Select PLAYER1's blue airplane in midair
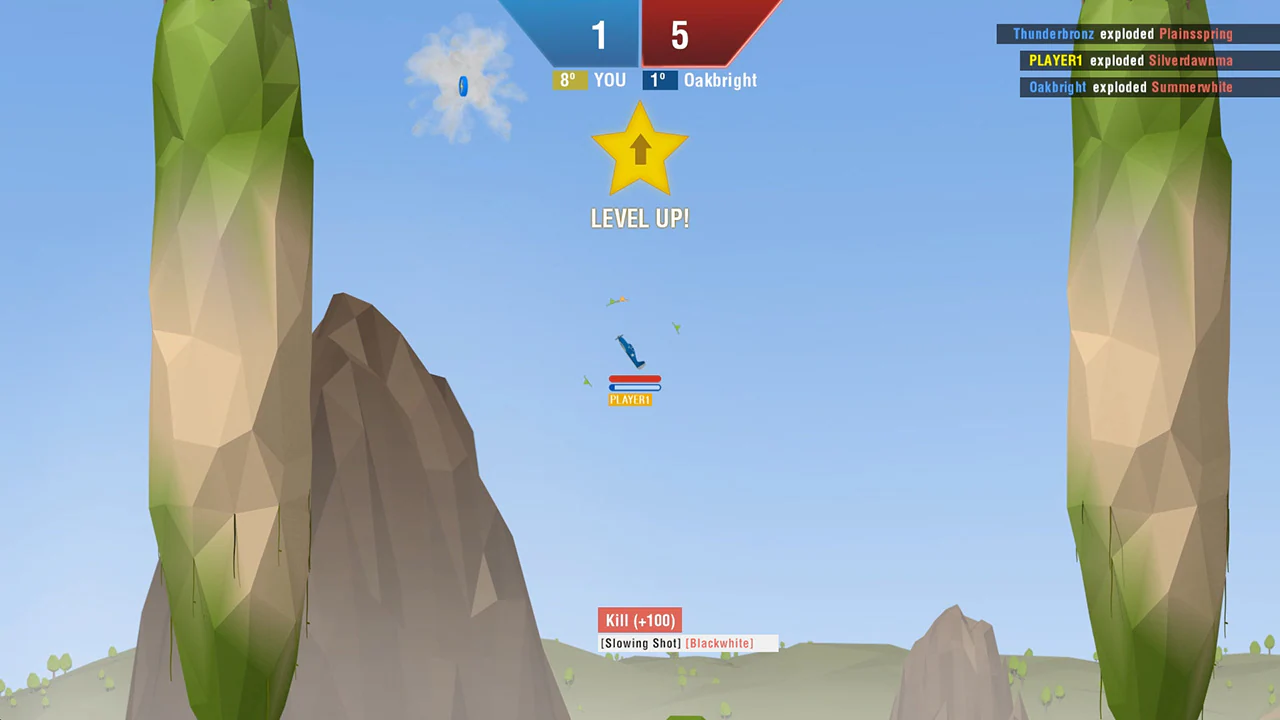This screenshot has width=1280, height=720. coord(628,350)
